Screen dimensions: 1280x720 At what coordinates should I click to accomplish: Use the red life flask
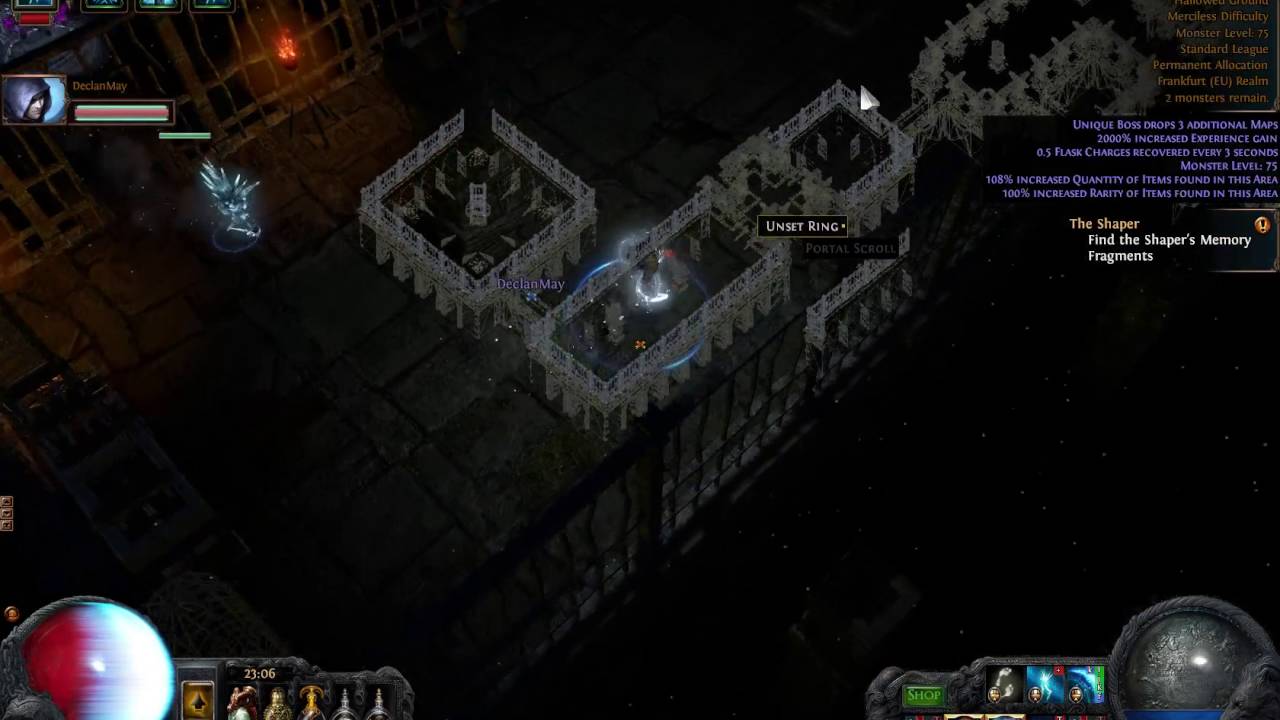[243, 703]
